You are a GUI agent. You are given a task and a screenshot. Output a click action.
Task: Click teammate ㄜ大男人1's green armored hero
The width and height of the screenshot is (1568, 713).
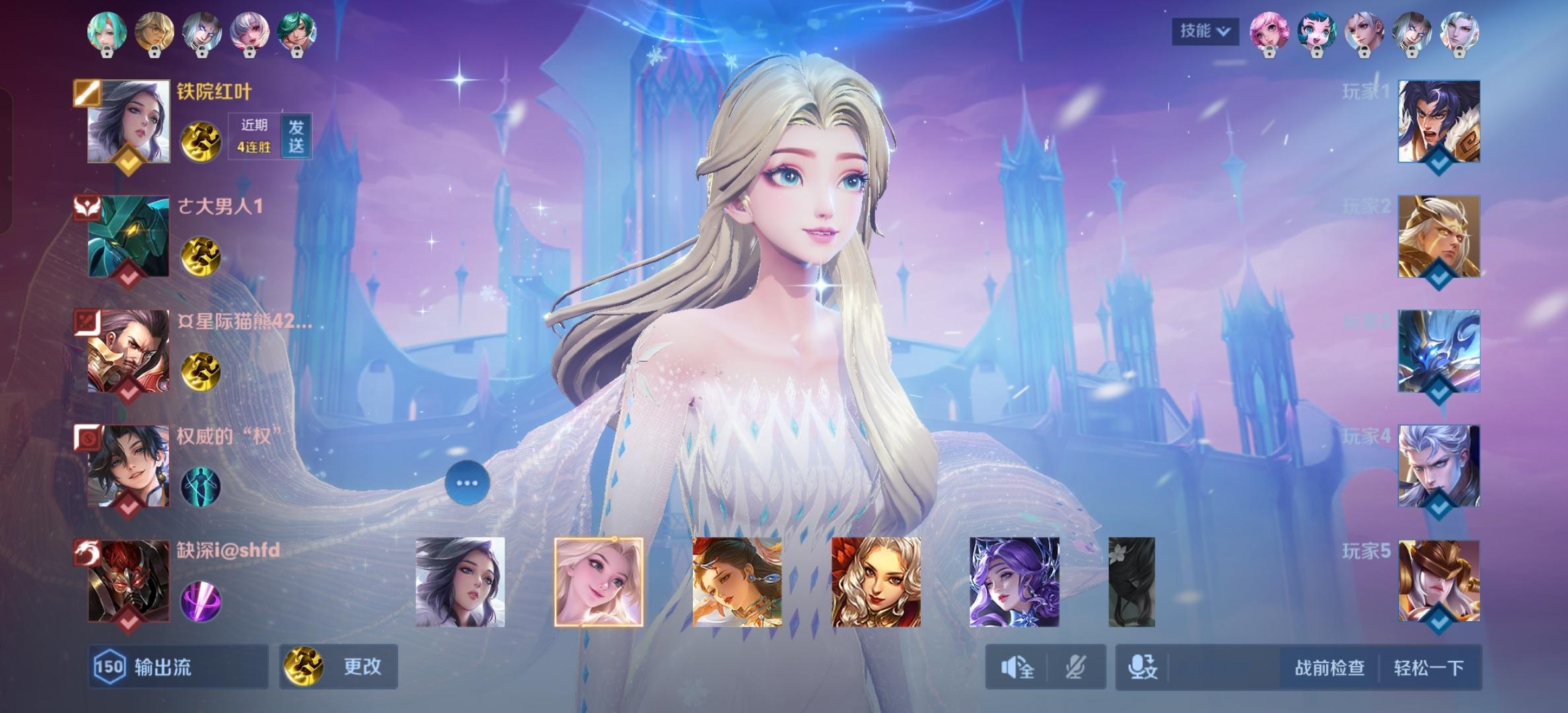point(129,236)
